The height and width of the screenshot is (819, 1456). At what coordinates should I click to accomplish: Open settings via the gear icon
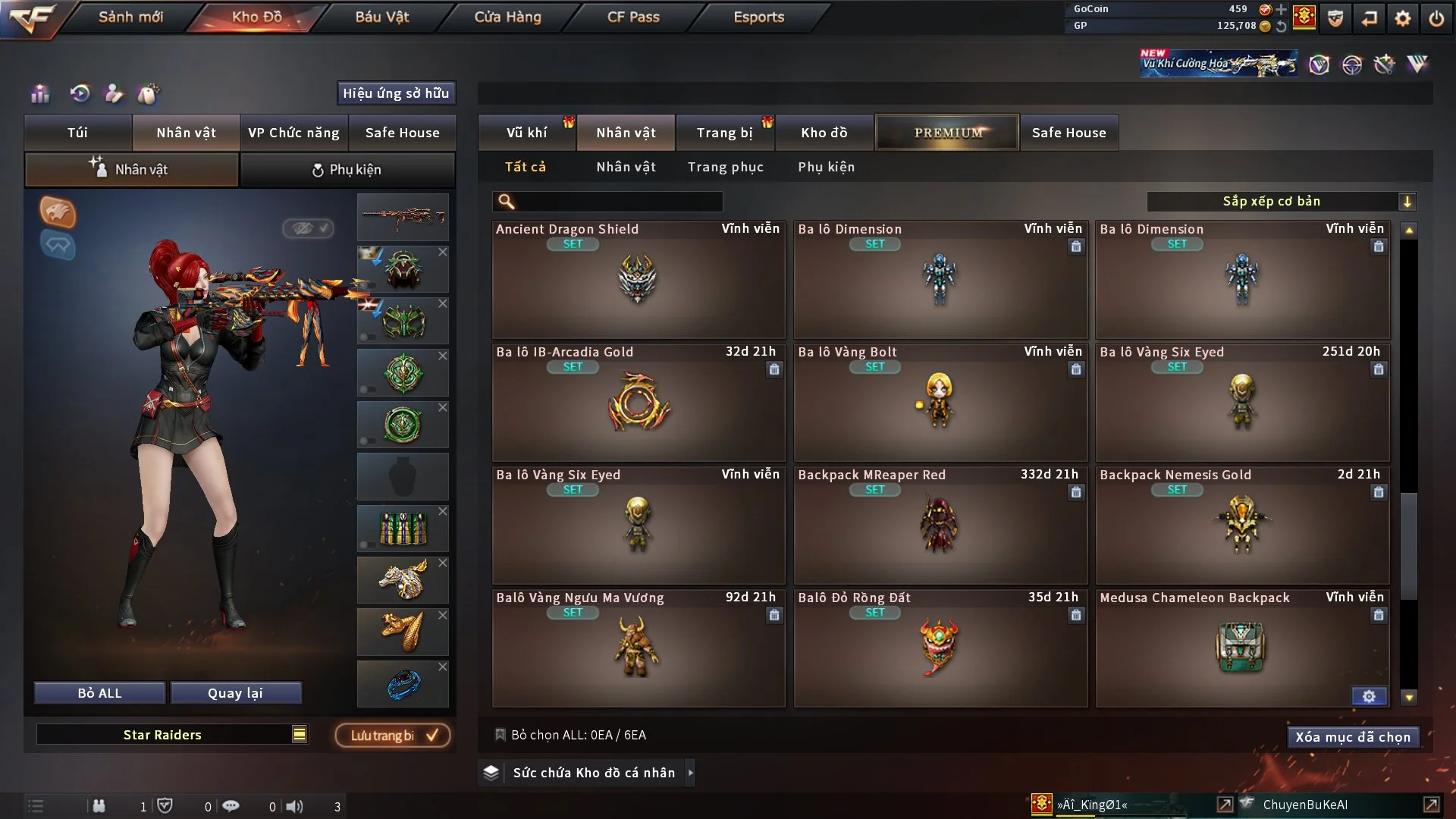click(1402, 18)
